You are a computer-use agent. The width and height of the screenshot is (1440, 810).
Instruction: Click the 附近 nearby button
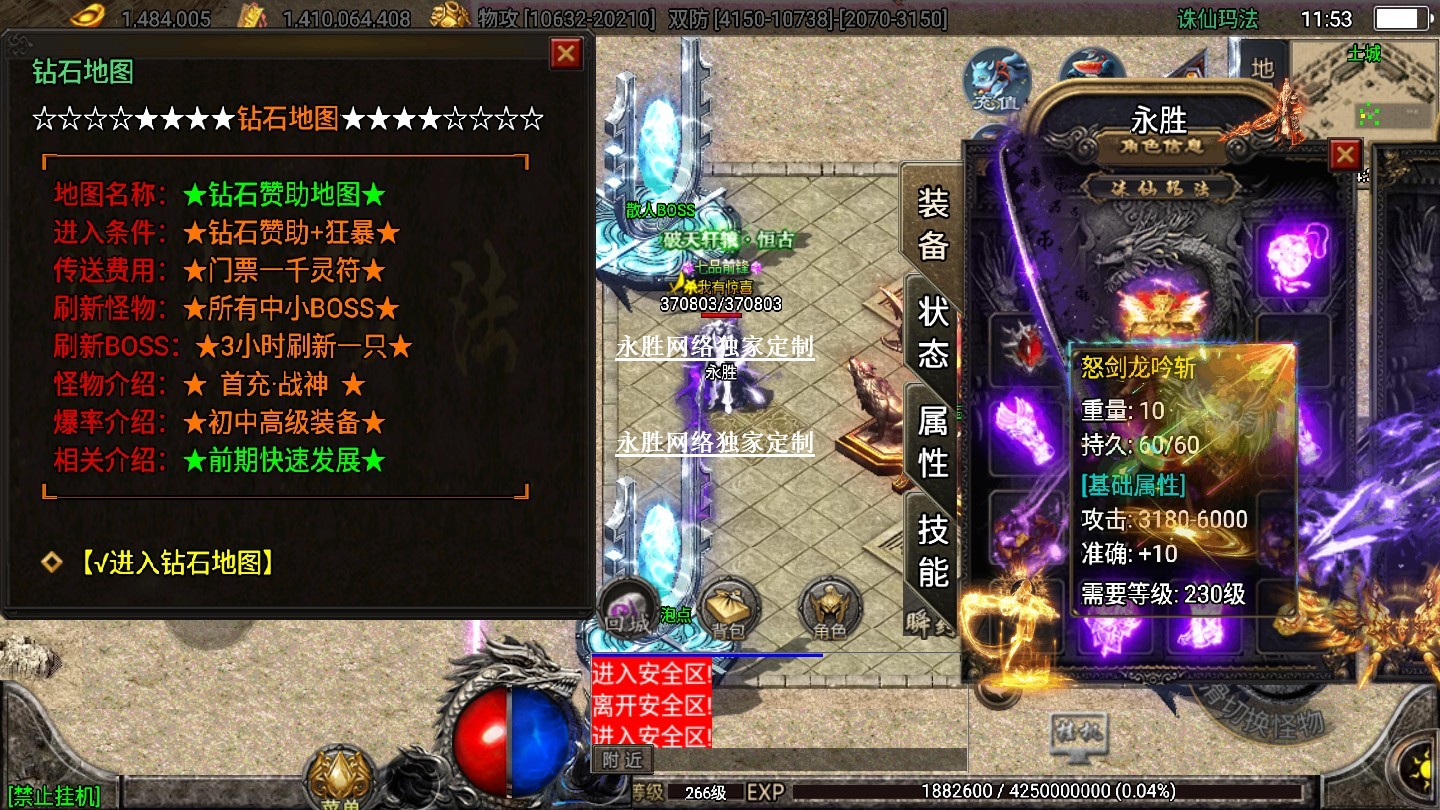click(x=622, y=760)
